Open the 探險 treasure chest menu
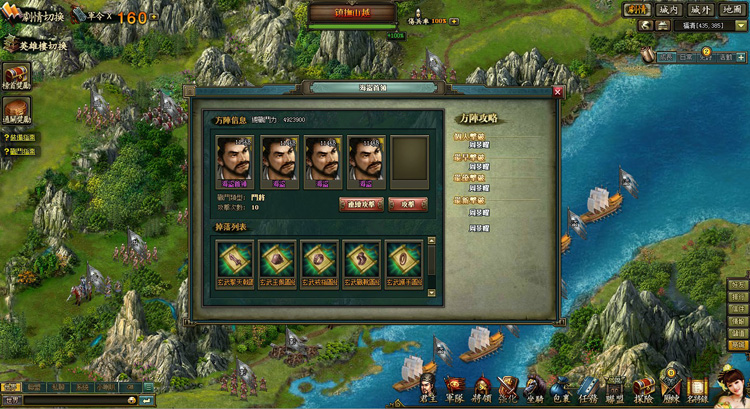This screenshot has height=409, width=750. [643, 387]
